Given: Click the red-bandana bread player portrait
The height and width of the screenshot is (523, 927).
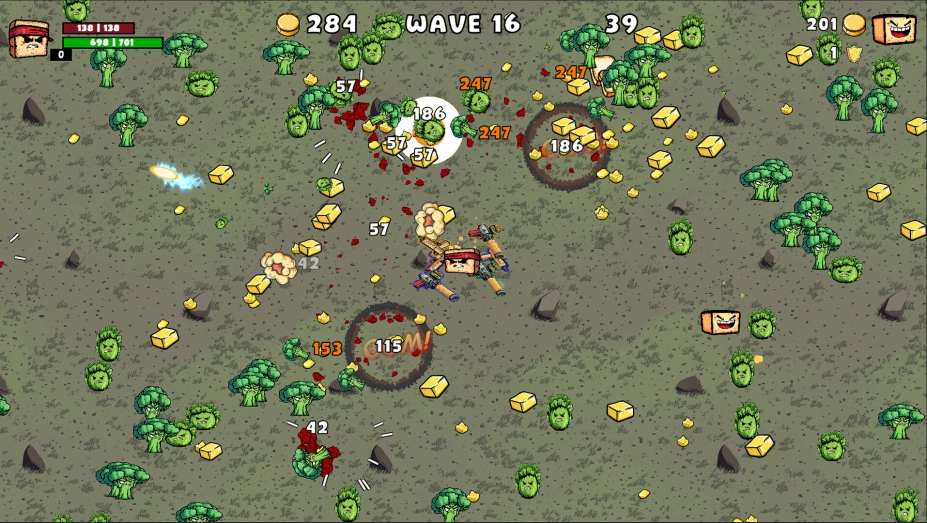Looking at the screenshot, I should 28,38.
